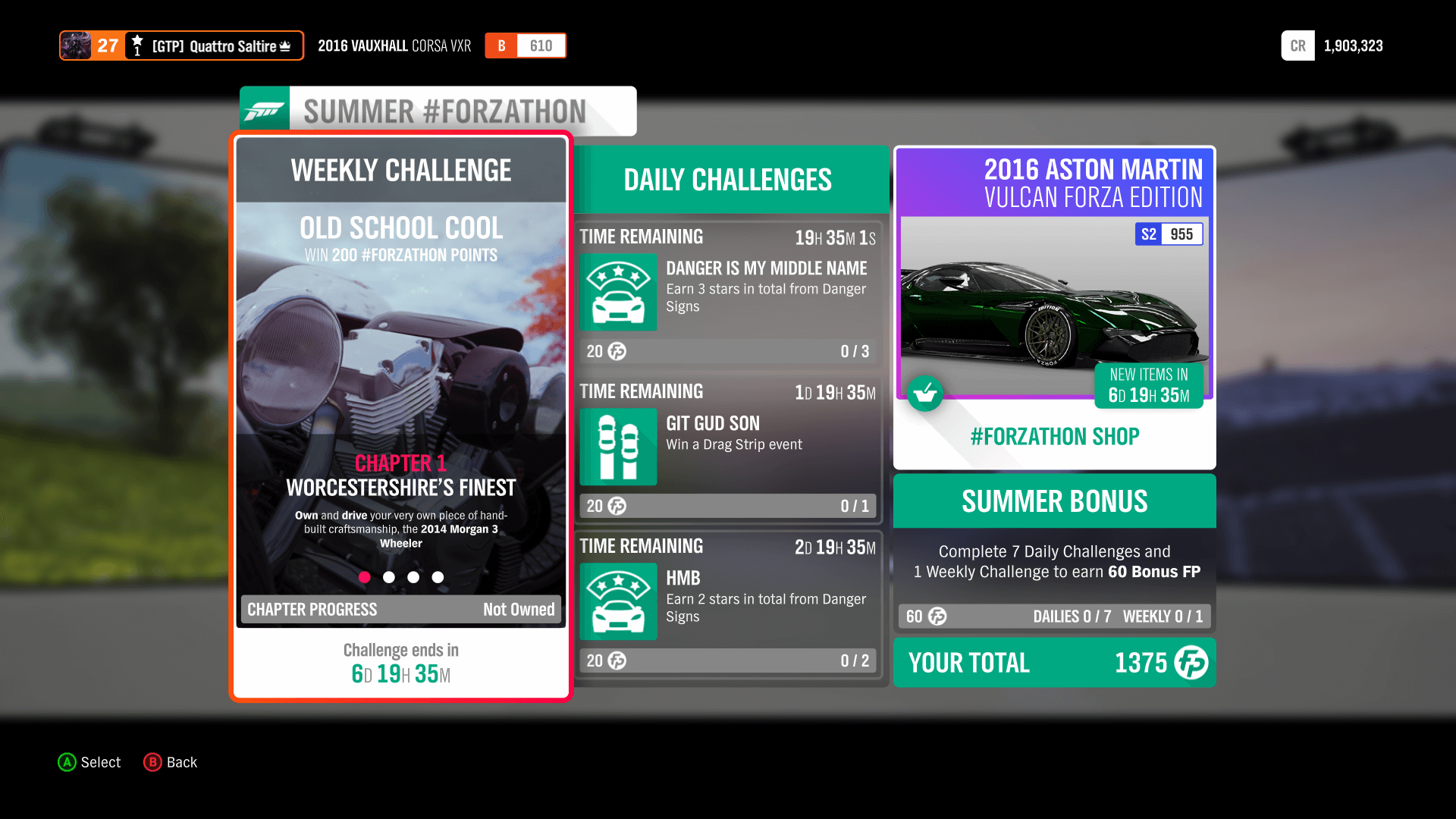Click the Chapter Progress bar
Viewport: 1456px width, 819px height.
(x=400, y=609)
